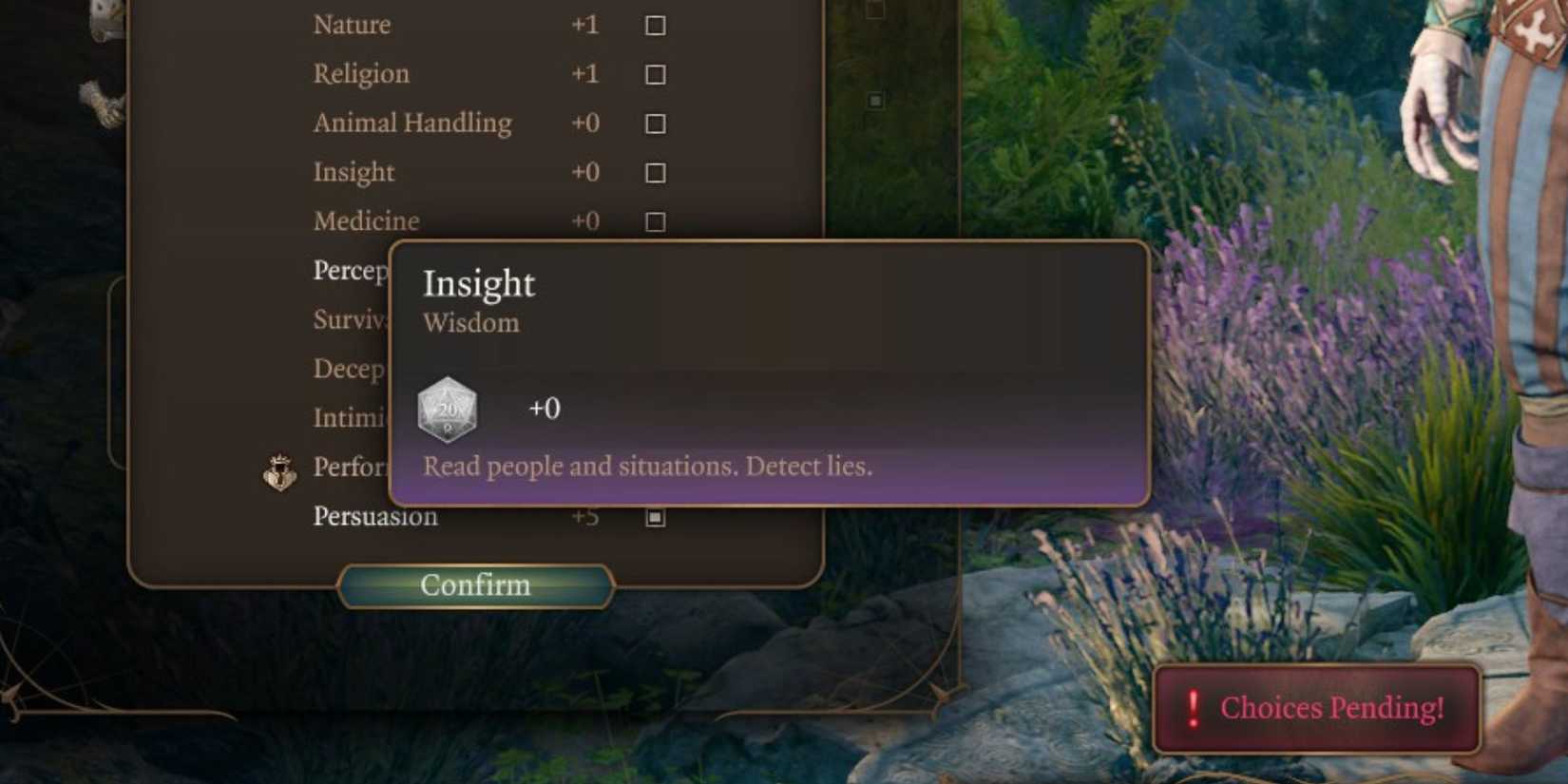Click the crowned heart proficiency icon beside Performance
1568x784 pixels.
(x=280, y=471)
